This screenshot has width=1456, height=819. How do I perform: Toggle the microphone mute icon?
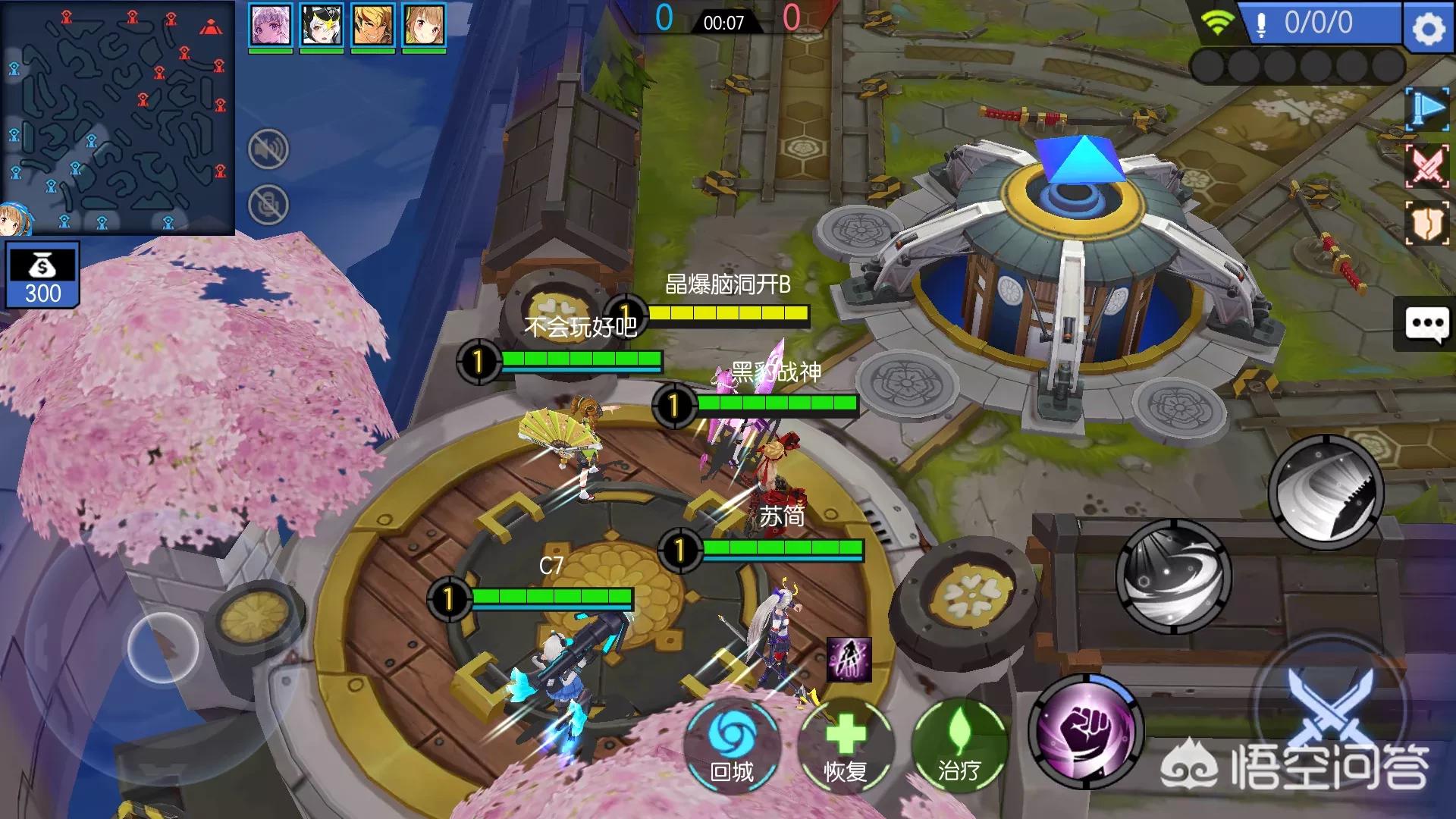(268, 205)
